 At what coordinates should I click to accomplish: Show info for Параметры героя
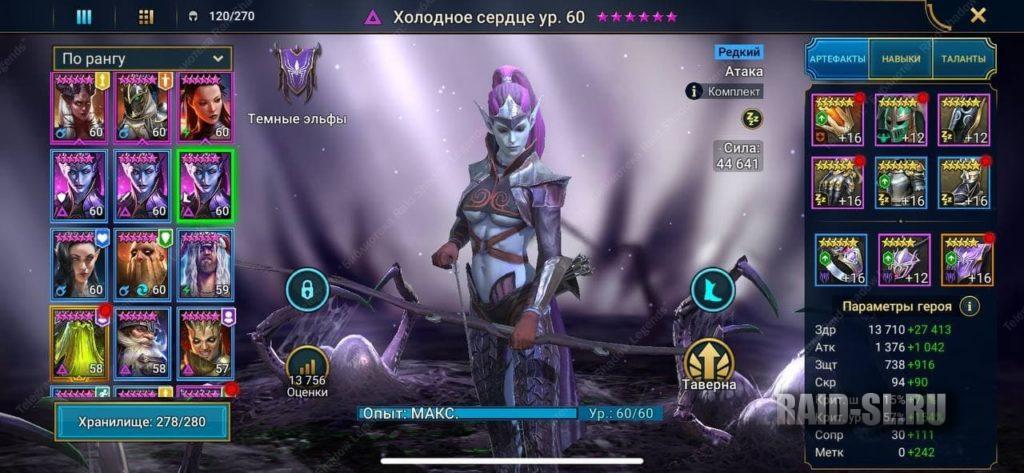pyautogui.click(x=969, y=307)
